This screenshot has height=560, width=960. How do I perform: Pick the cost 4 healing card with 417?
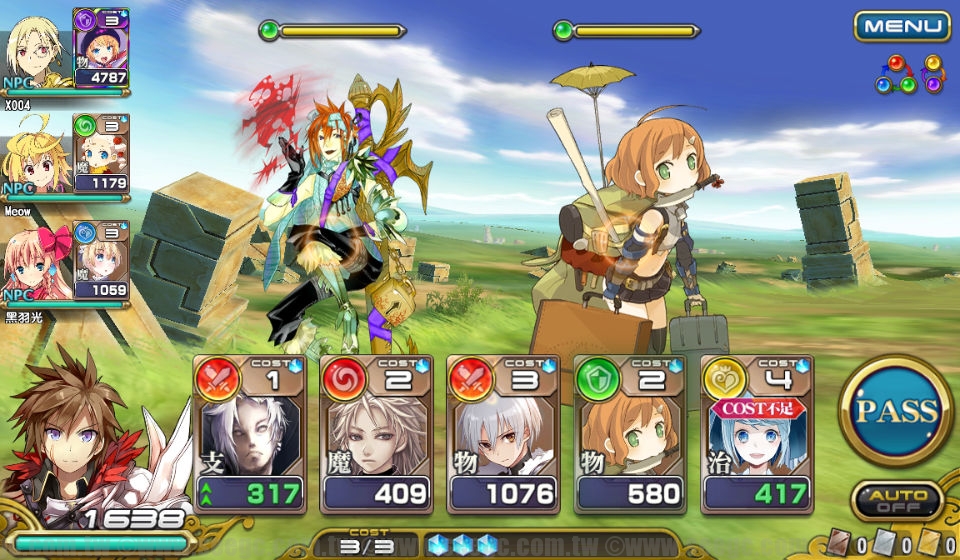(x=756, y=435)
